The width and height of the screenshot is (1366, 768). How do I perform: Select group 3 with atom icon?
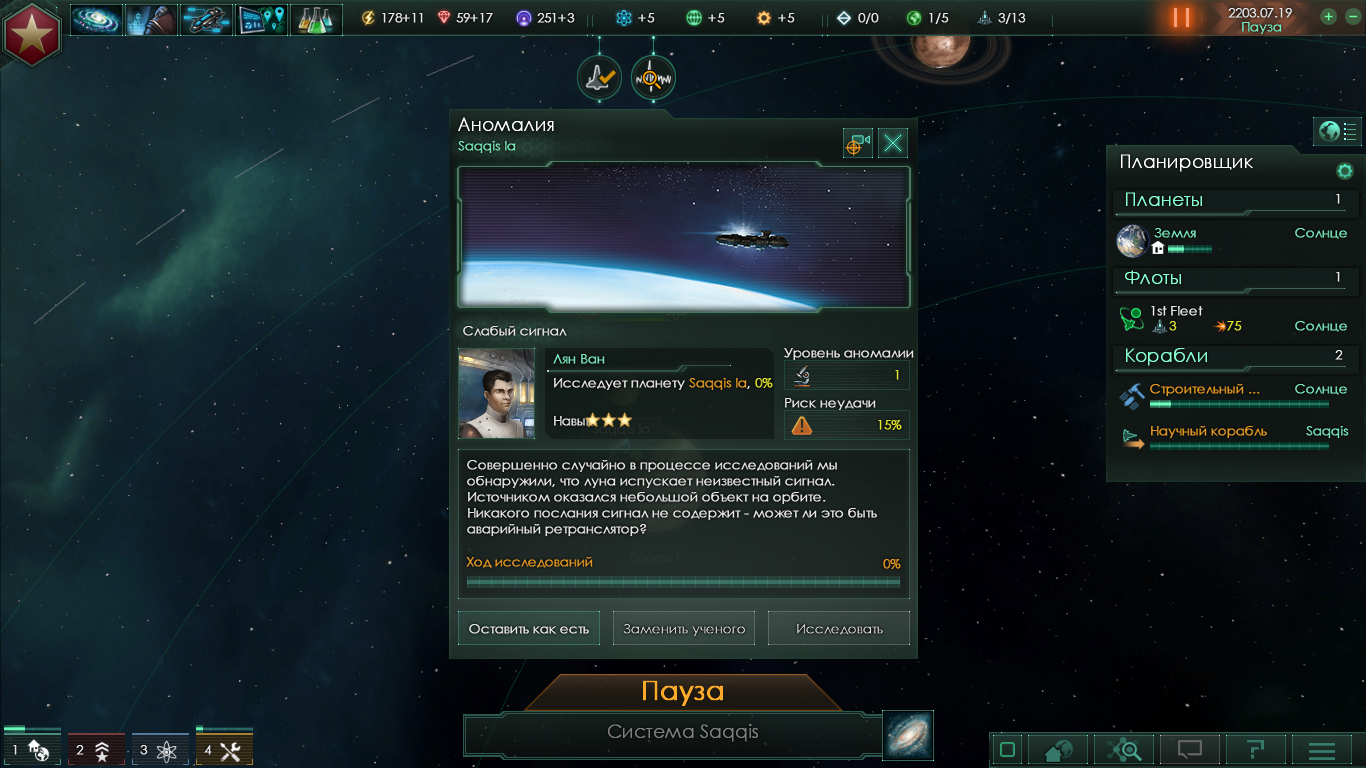[x=160, y=750]
